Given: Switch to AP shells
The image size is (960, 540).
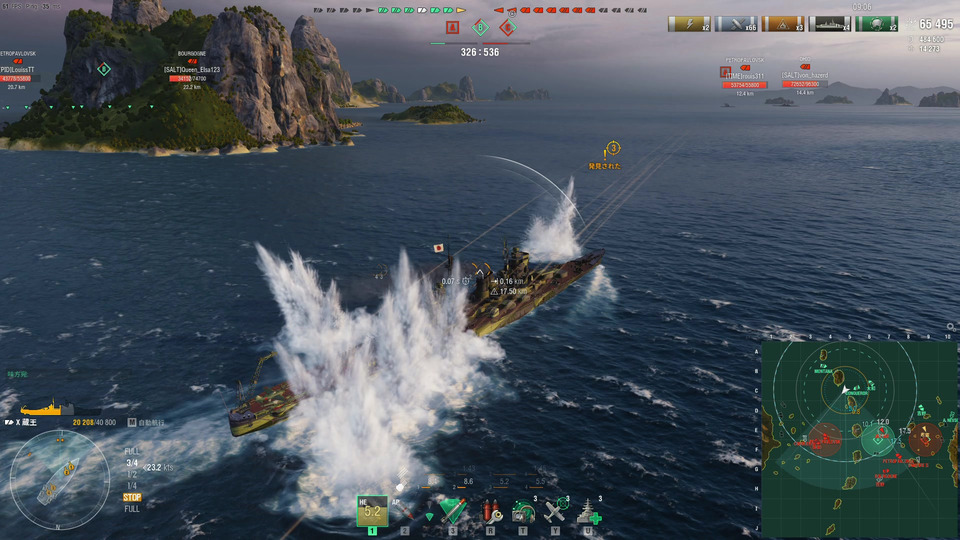Looking at the screenshot, I should click(406, 510).
